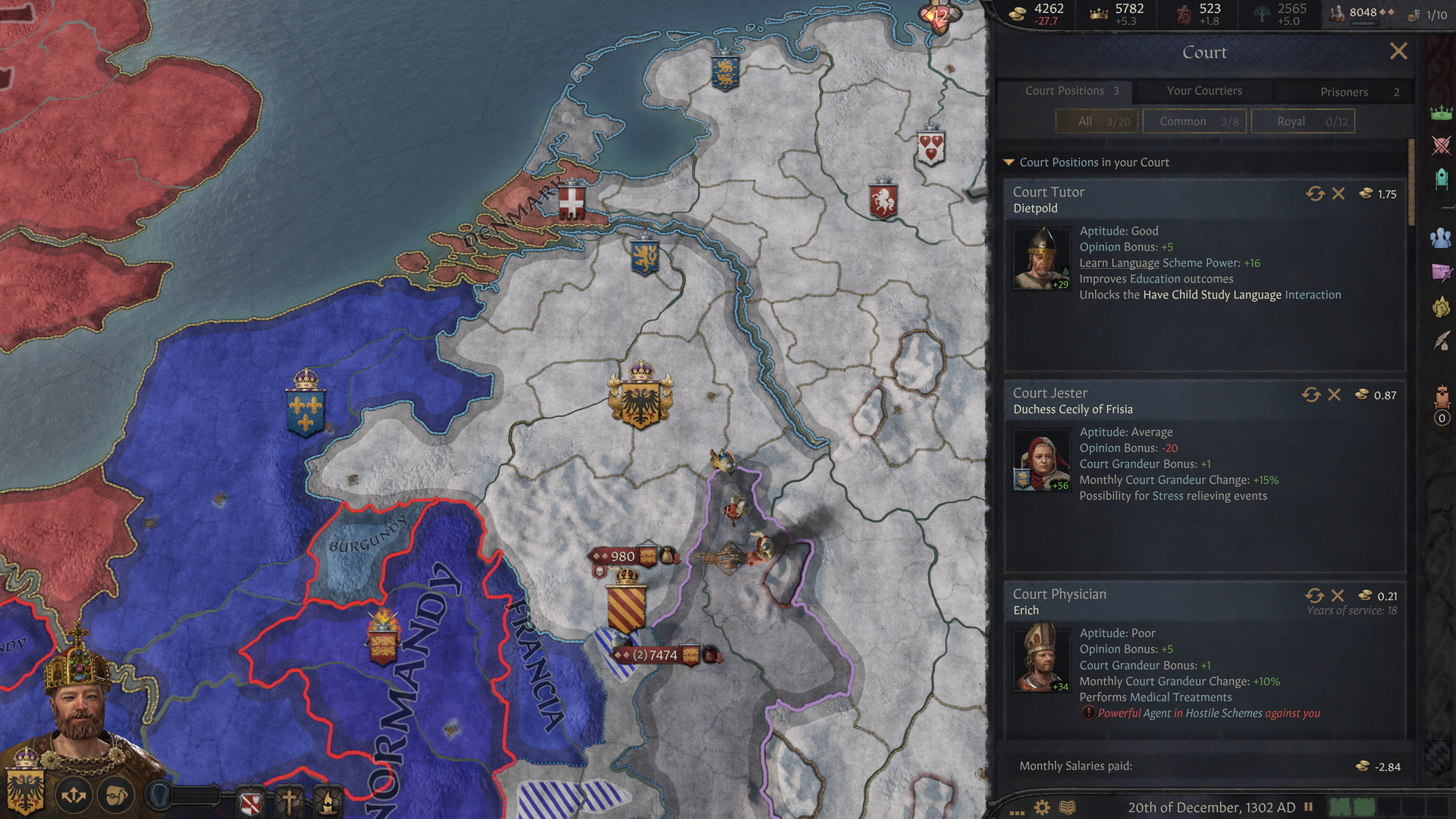Open the Prisoners tab
The height and width of the screenshot is (819, 1456).
point(1344,91)
